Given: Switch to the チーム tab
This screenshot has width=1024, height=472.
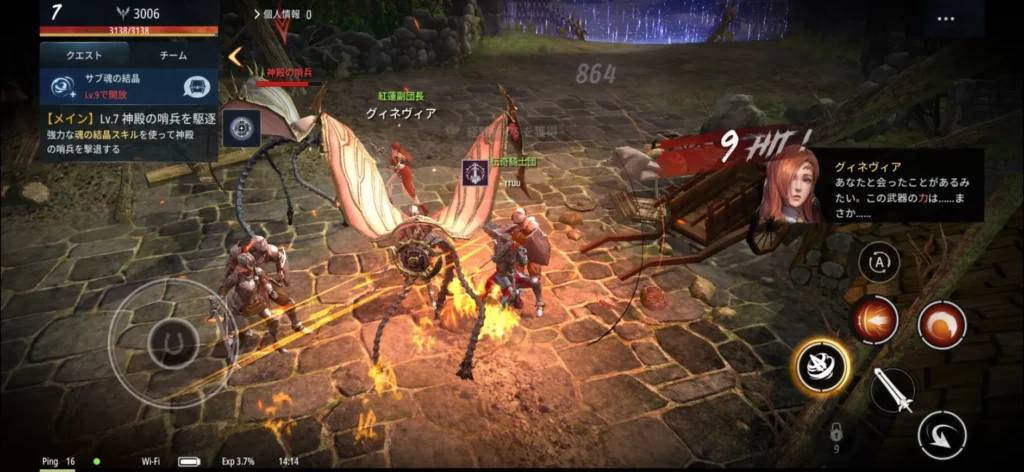Looking at the screenshot, I should (172, 56).
